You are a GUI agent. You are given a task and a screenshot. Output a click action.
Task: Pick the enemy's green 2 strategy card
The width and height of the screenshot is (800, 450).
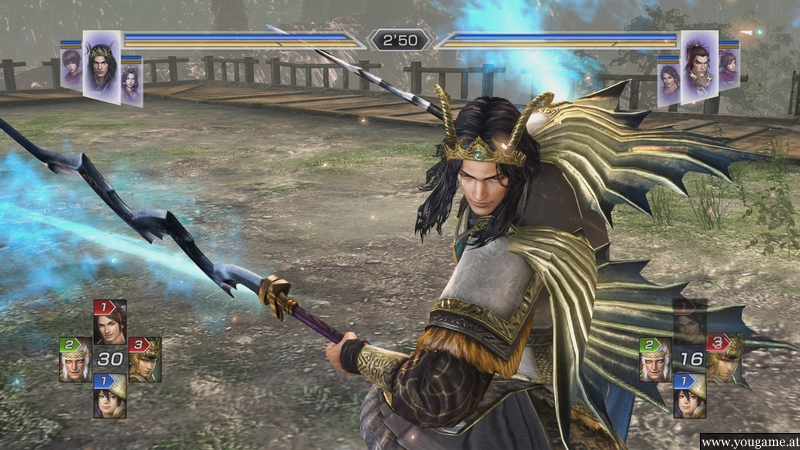[x=655, y=360]
